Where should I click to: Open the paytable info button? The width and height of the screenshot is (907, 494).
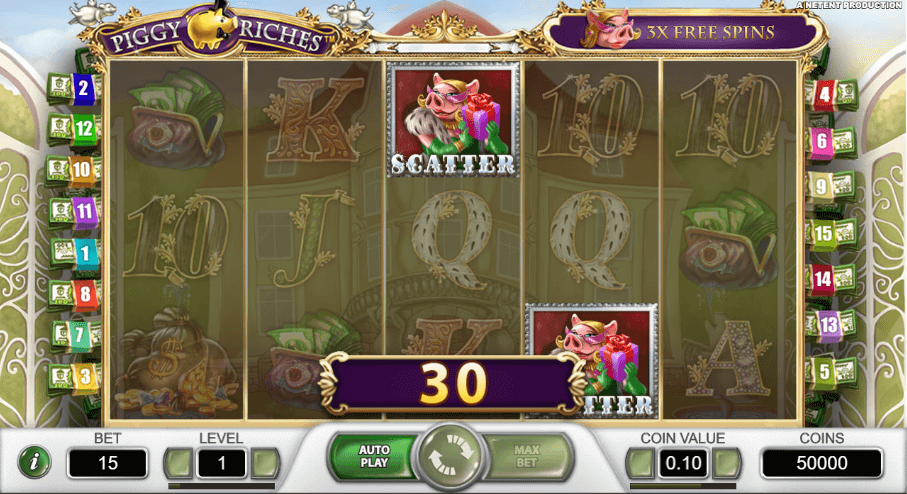pyautogui.click(x=35, y=463)
